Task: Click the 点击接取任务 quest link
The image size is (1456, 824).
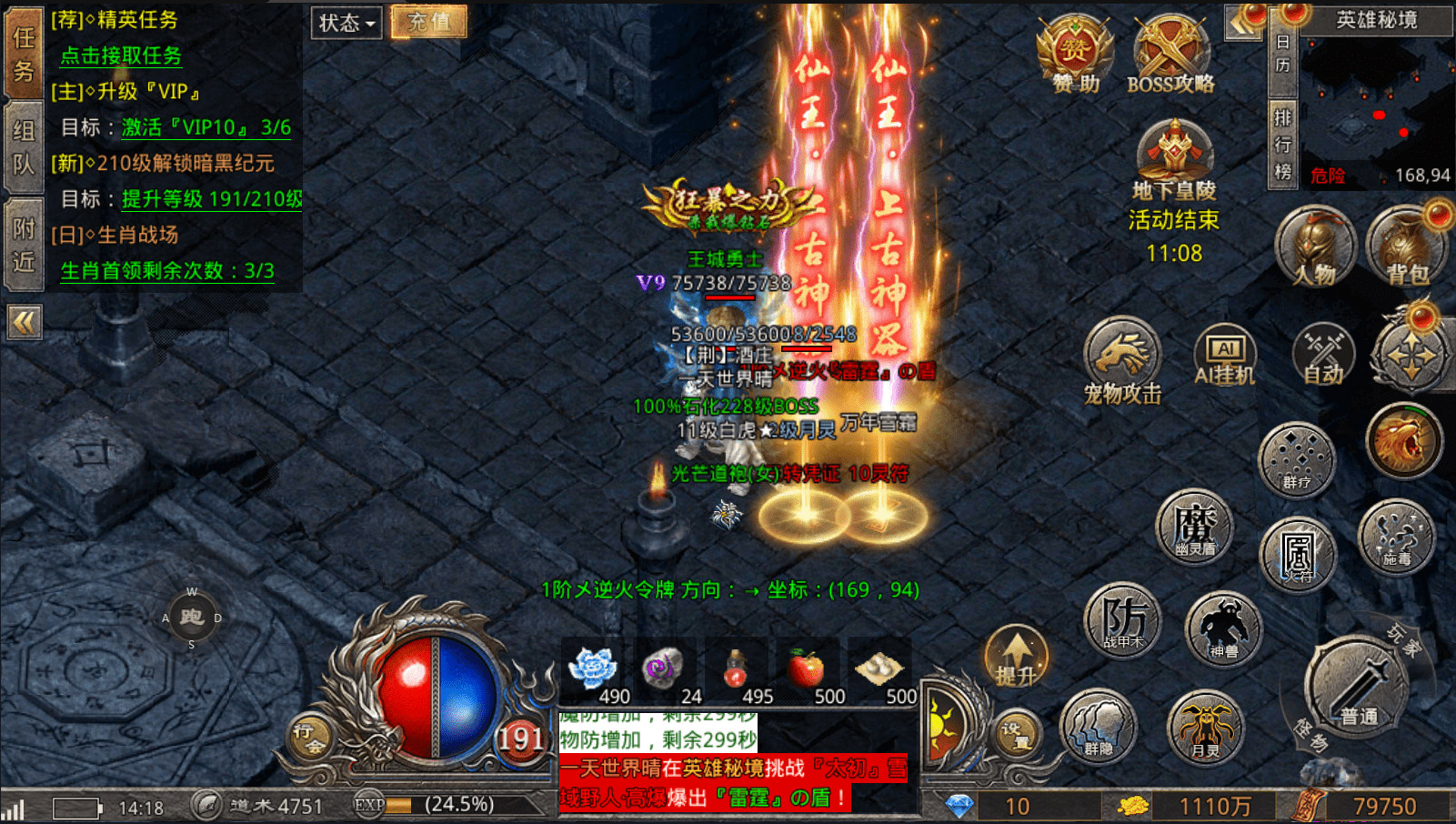Action: pos(121,55)
